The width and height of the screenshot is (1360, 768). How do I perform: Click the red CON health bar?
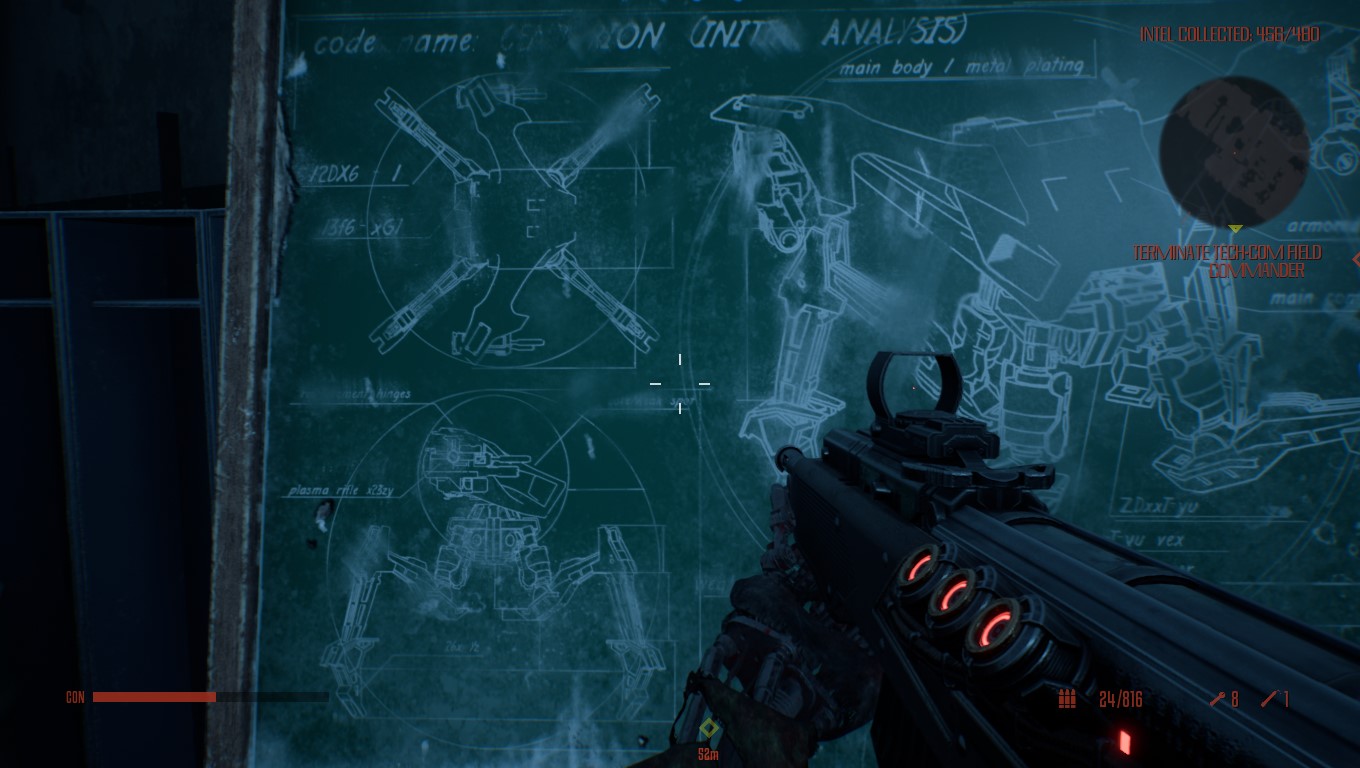click(x=155, y=697)
